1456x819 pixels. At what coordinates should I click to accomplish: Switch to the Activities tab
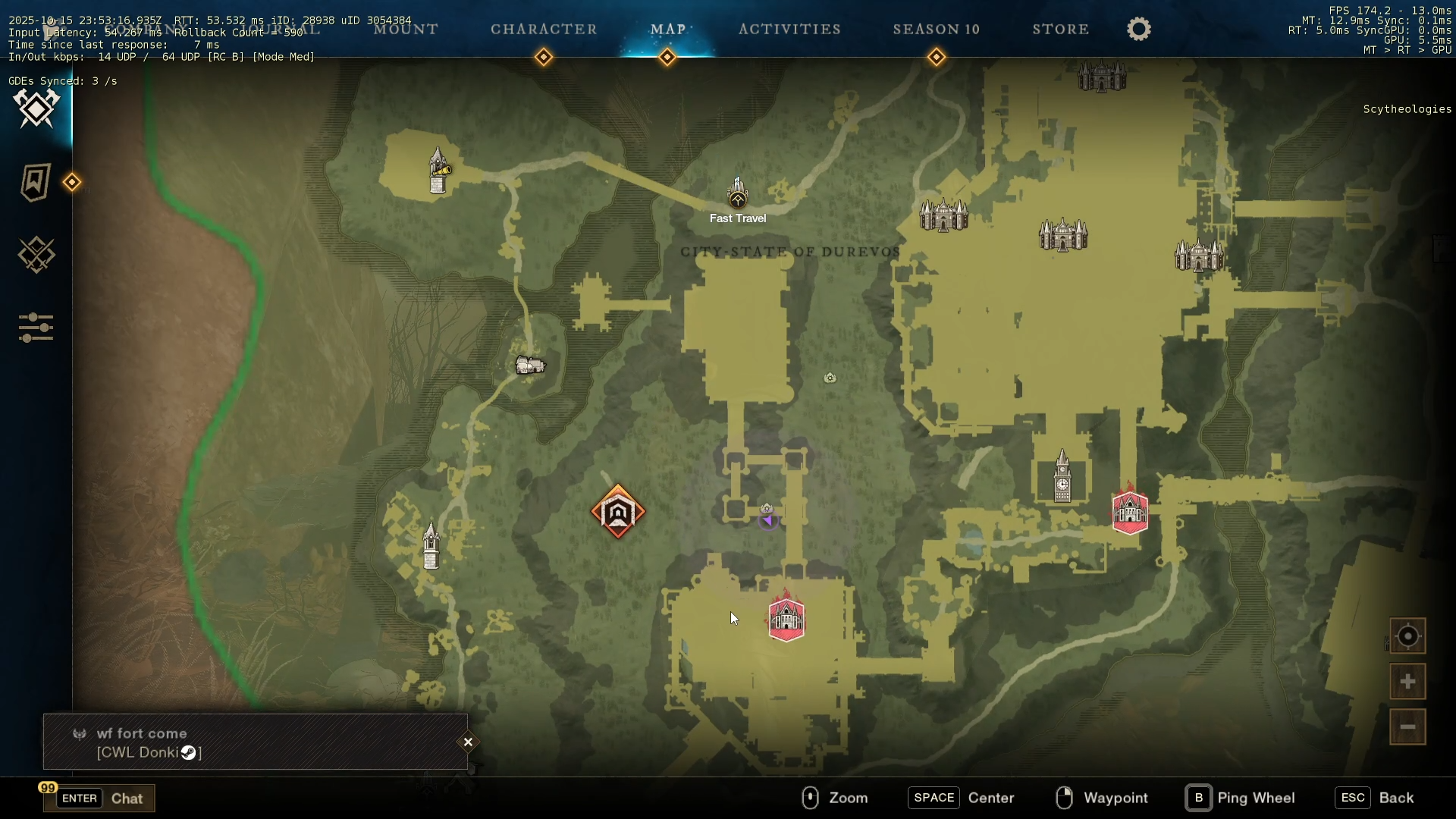tap(789, 30)
